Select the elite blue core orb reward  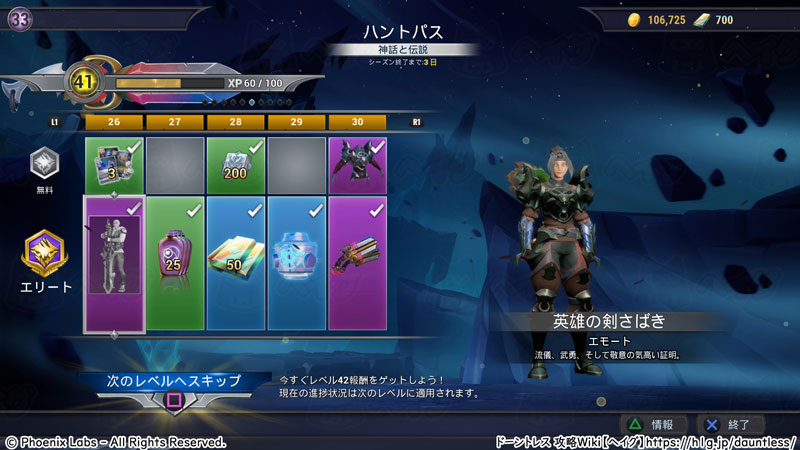(297, 264)
